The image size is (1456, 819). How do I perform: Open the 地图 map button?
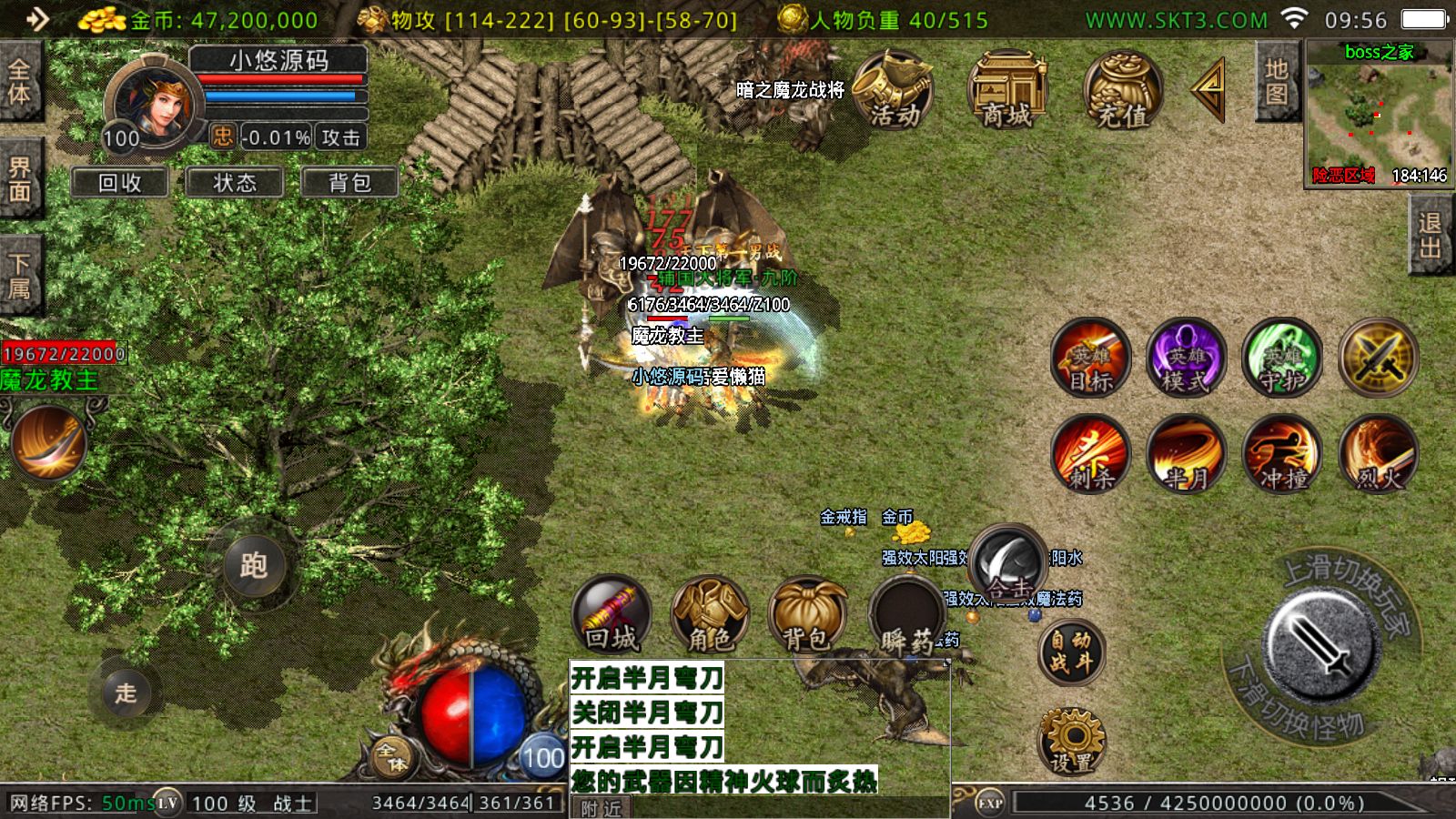1276,82
